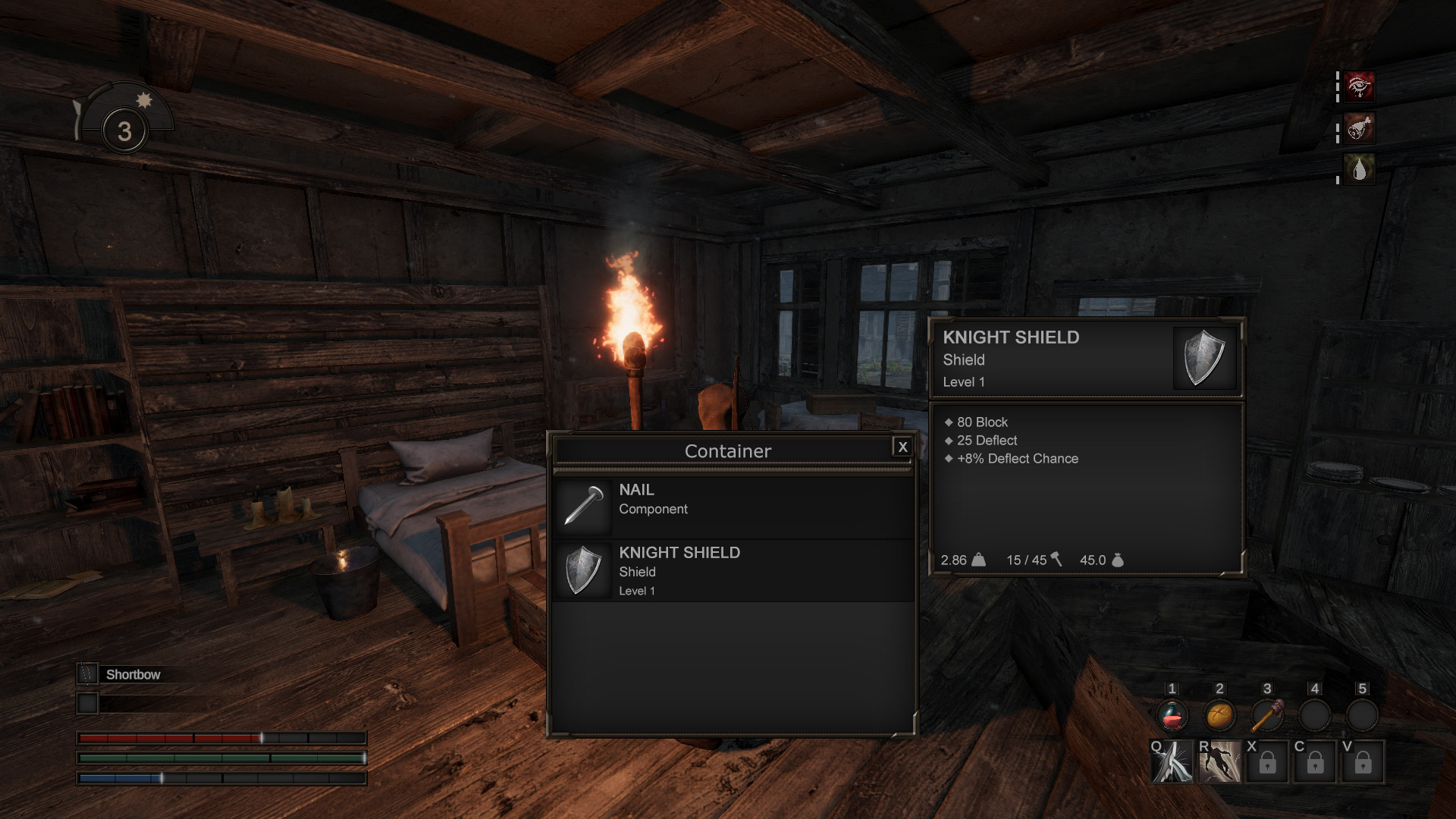Activate the R dodge skill icon
1456x819 pixels.
(1219, 762)
